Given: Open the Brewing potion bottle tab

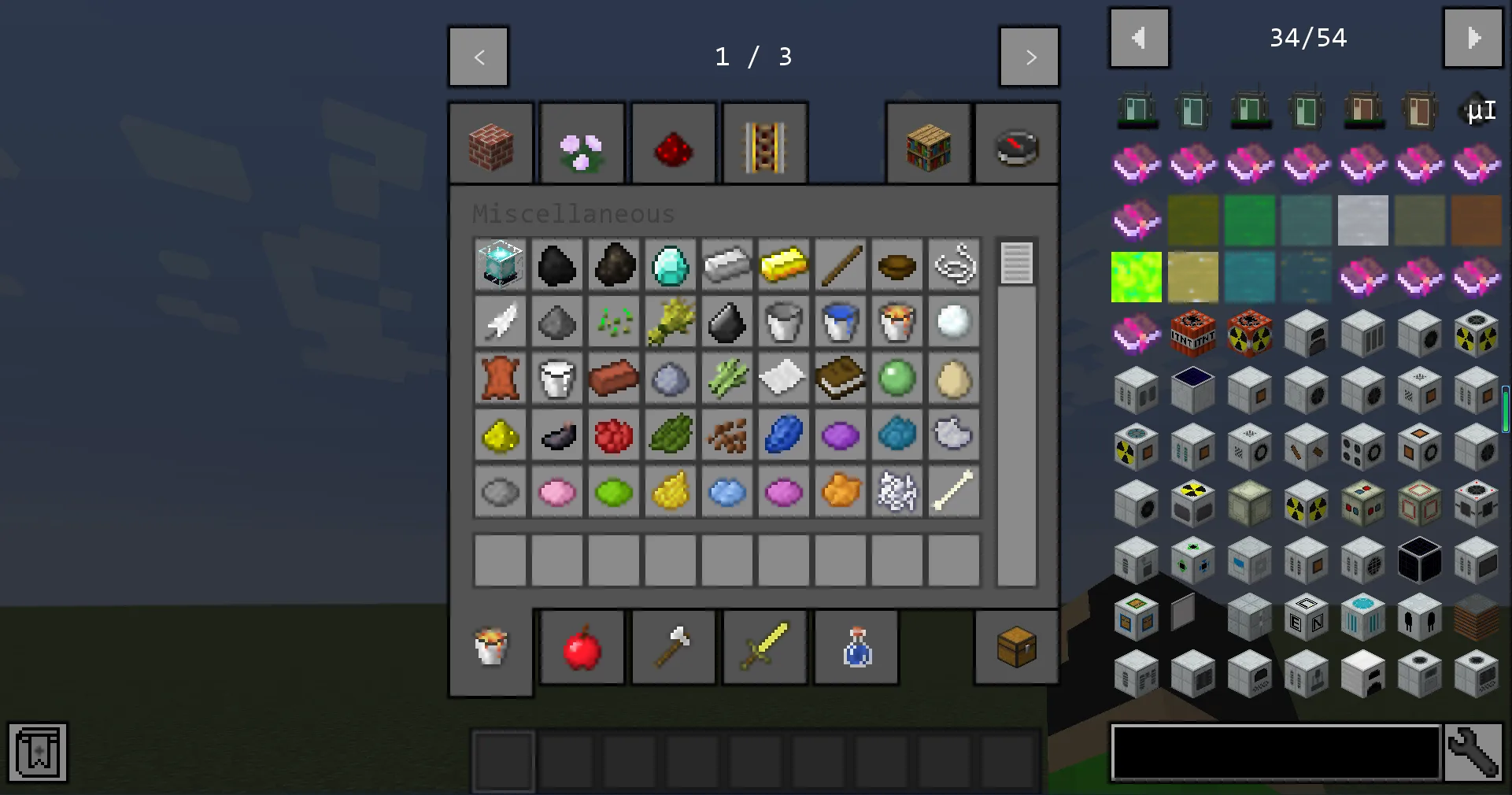Looking at the screenshot, I should click(x=856, y=646).
